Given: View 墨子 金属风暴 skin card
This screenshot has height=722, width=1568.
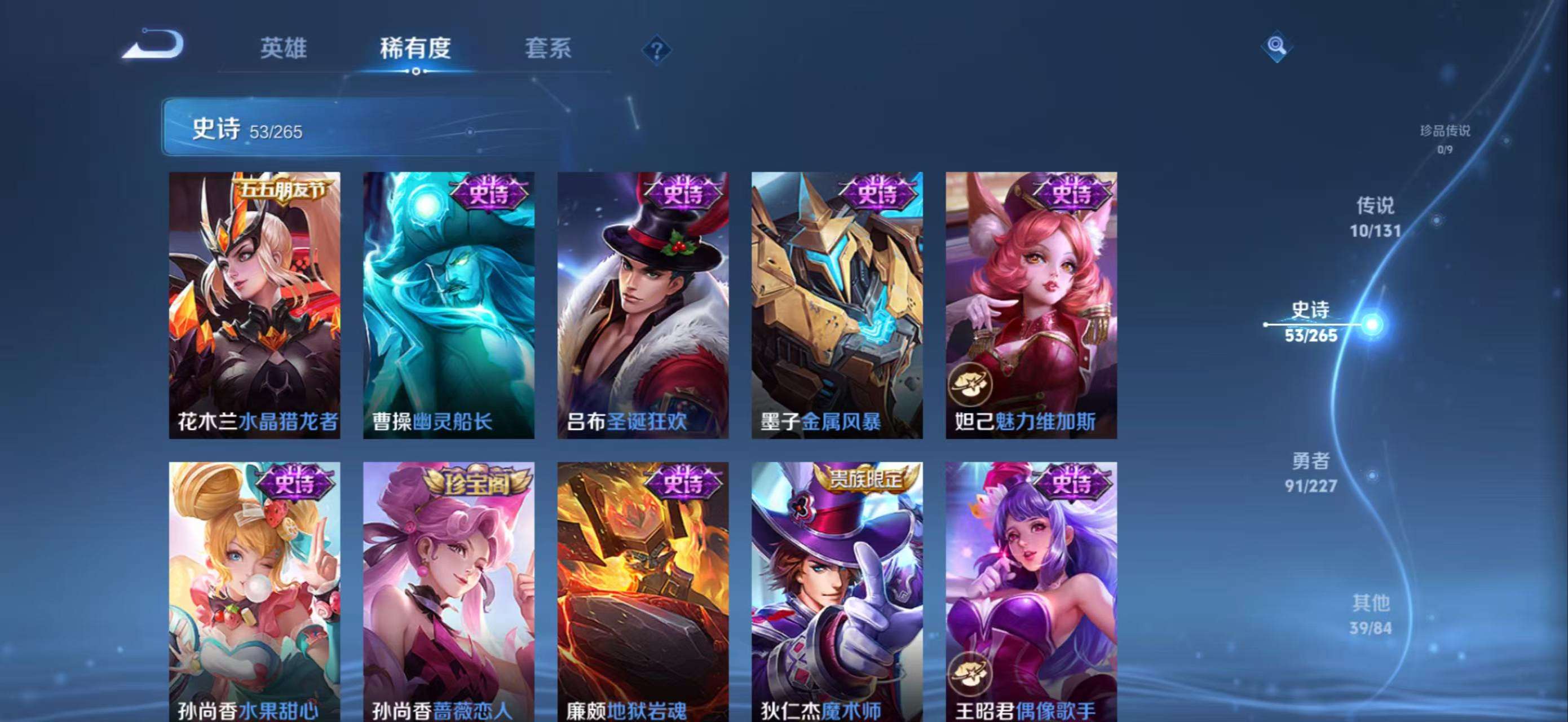Looking at the screenshot, I should tap(837, 305).
